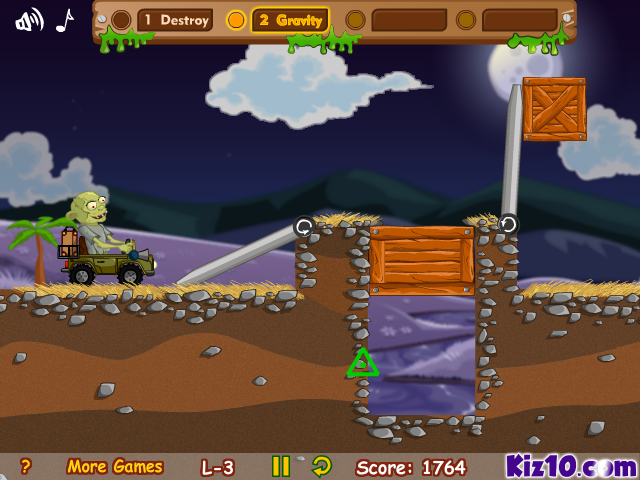Pause the game
The width and height of the screenshot is (640, 480).
click(281, 466)
